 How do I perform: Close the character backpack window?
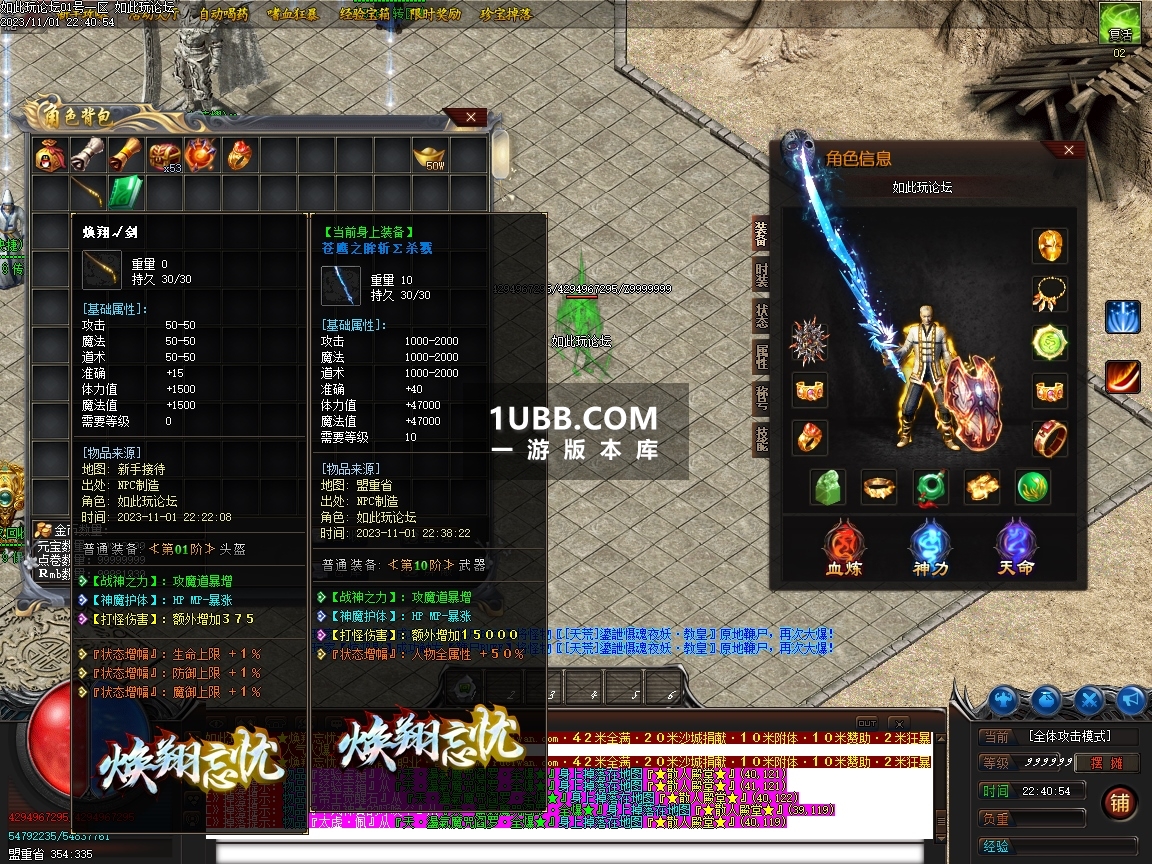(x=470, y=117)
